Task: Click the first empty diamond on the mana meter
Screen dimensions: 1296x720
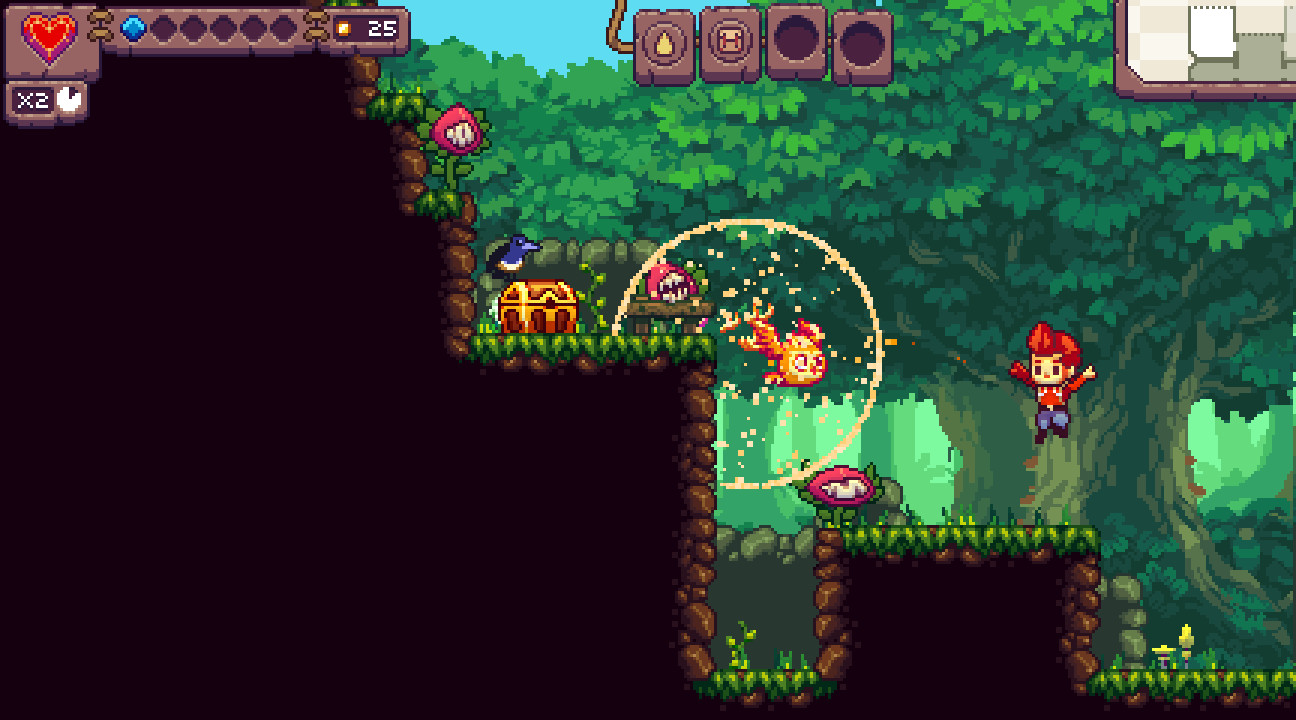Action: click(x=164, y=29)
